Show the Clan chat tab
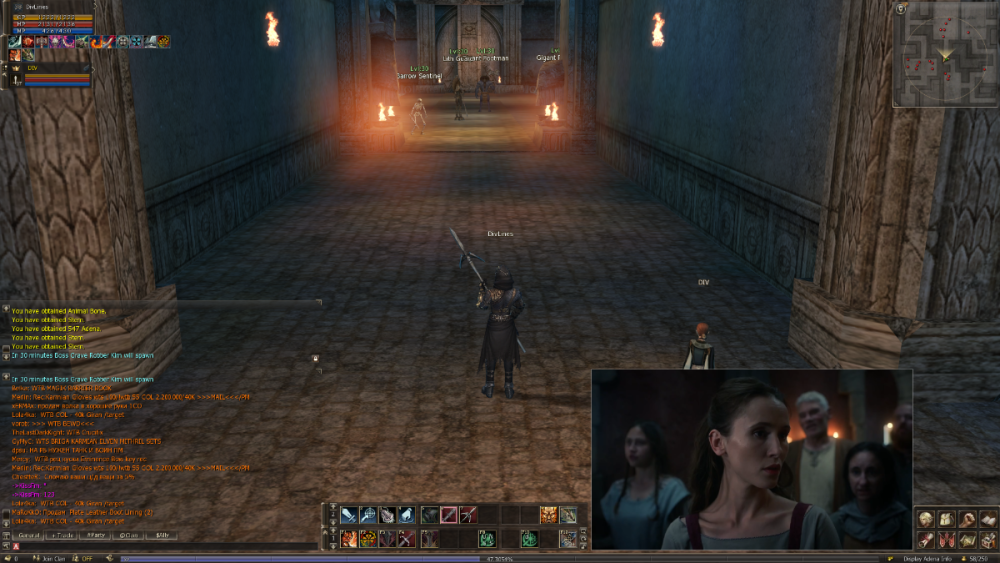Image resolution: width=1000 pixels, height=563 pixels. pos(128,536)
